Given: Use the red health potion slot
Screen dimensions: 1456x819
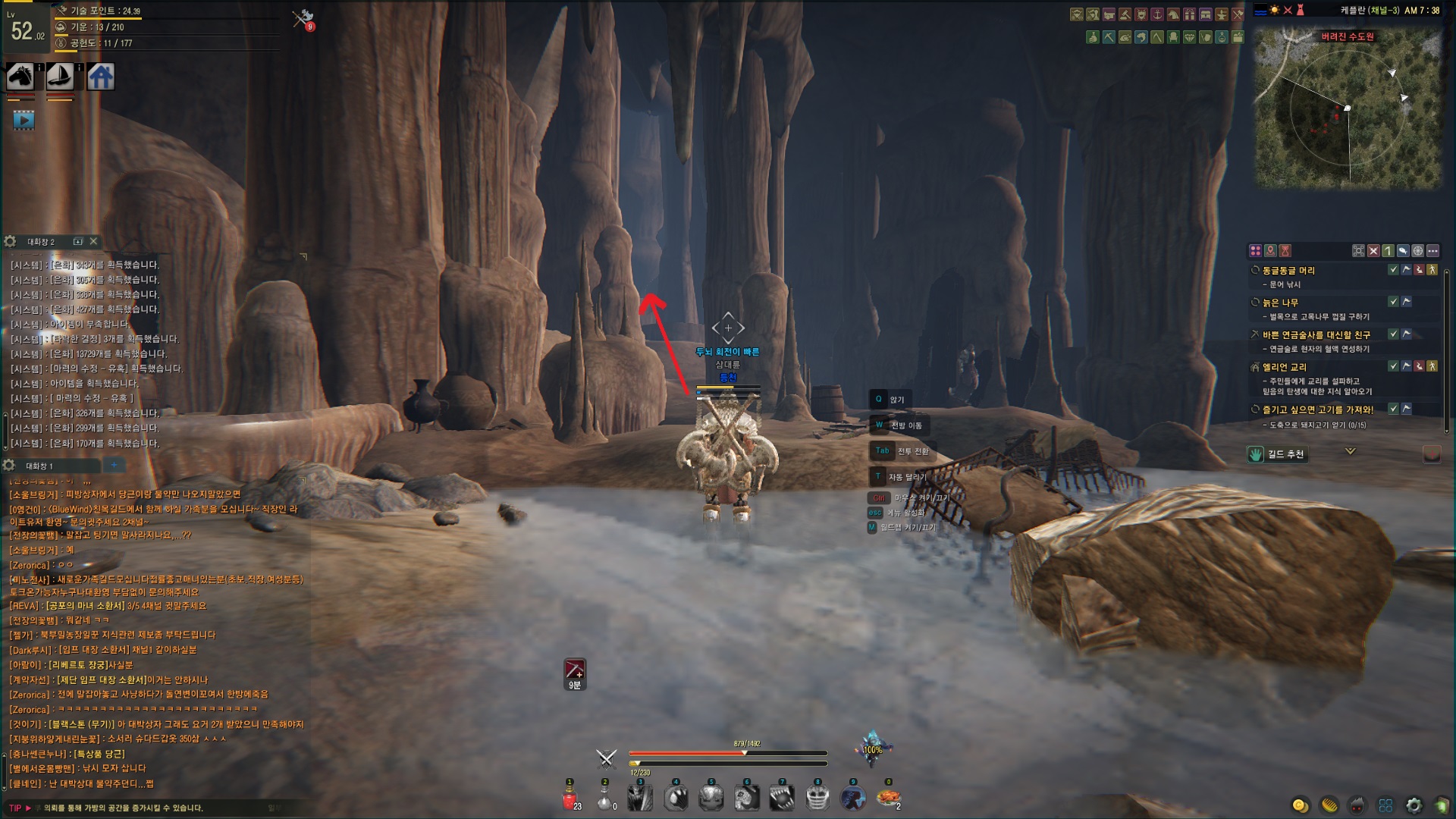Looking at the screenshot, I should (x=570, y=799).
